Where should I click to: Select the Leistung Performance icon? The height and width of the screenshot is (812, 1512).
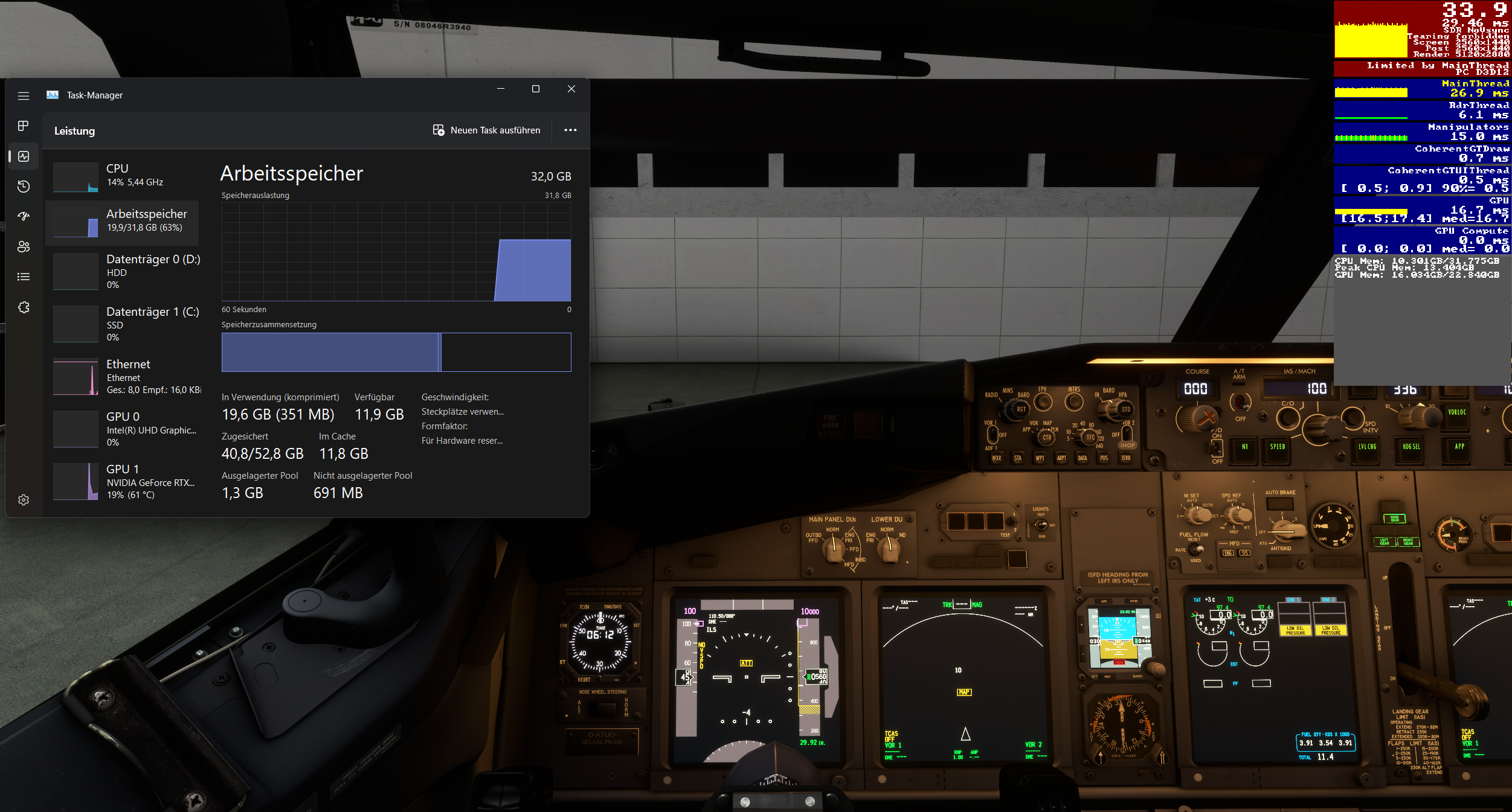pos(24,156)
